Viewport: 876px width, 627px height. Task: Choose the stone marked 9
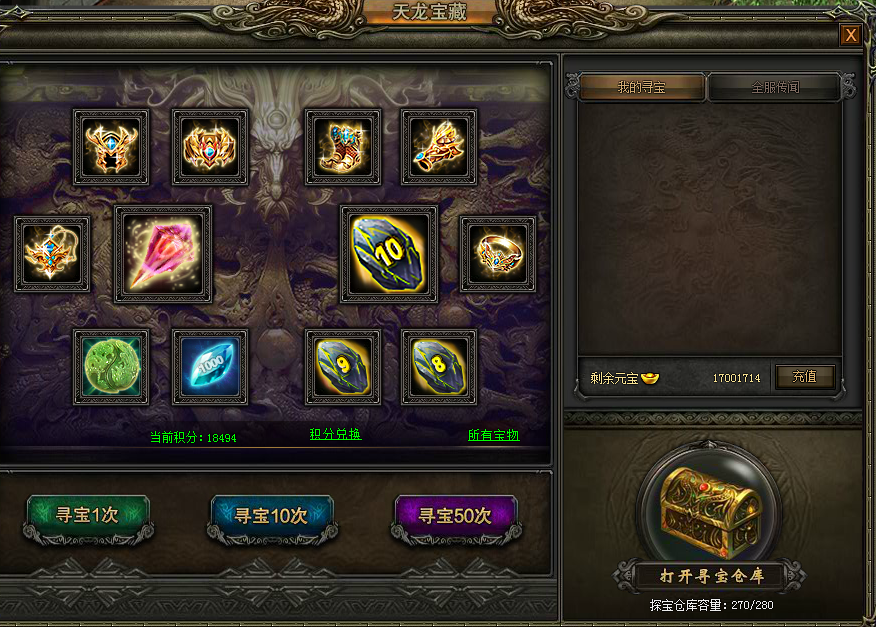pyautogui.click(x=343, y=367)
